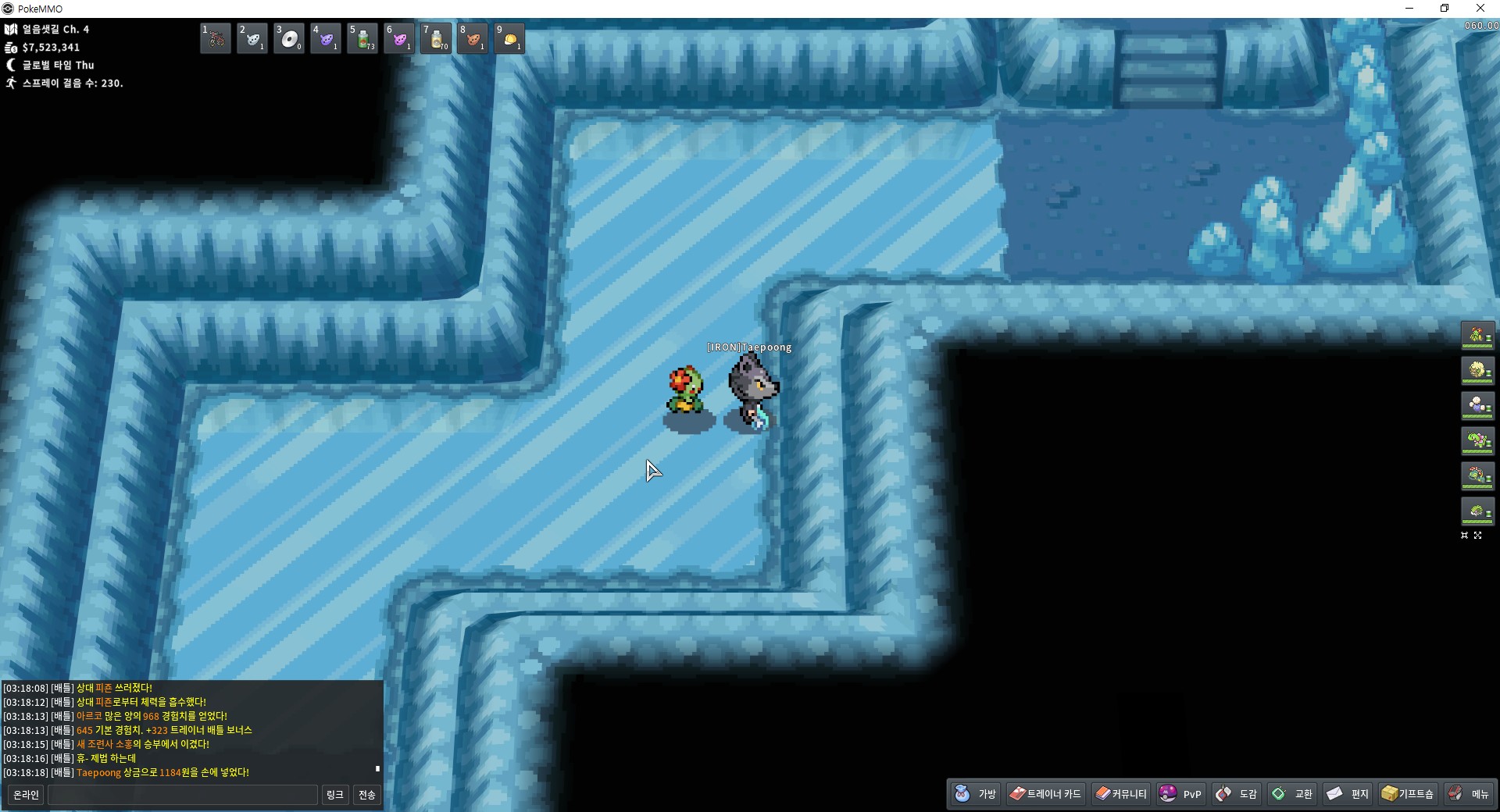Open the 가방 (Bag) menu
The height and width of the screenshot is (812, 1500).
976,794
